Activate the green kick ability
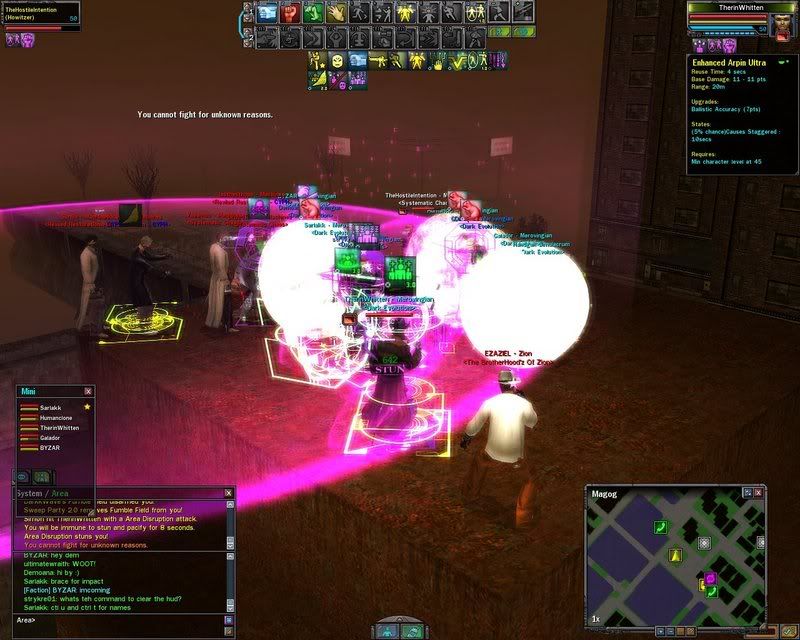Image resolution: width=800 pixels, height=640 pixels. pyautogui.click(x=313, y=13)
